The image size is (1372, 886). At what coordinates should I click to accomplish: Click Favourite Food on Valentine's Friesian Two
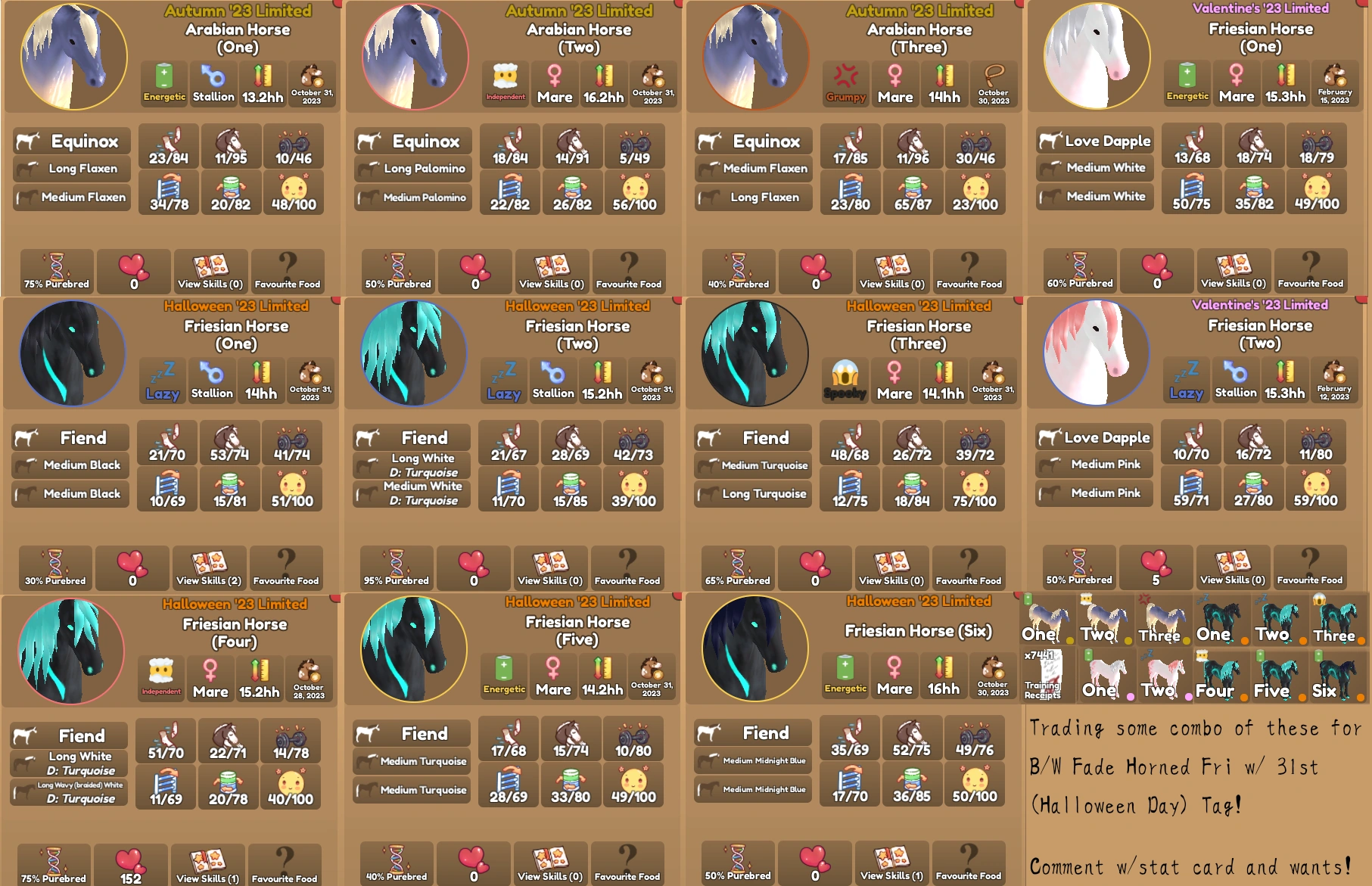pos(1310,567)
